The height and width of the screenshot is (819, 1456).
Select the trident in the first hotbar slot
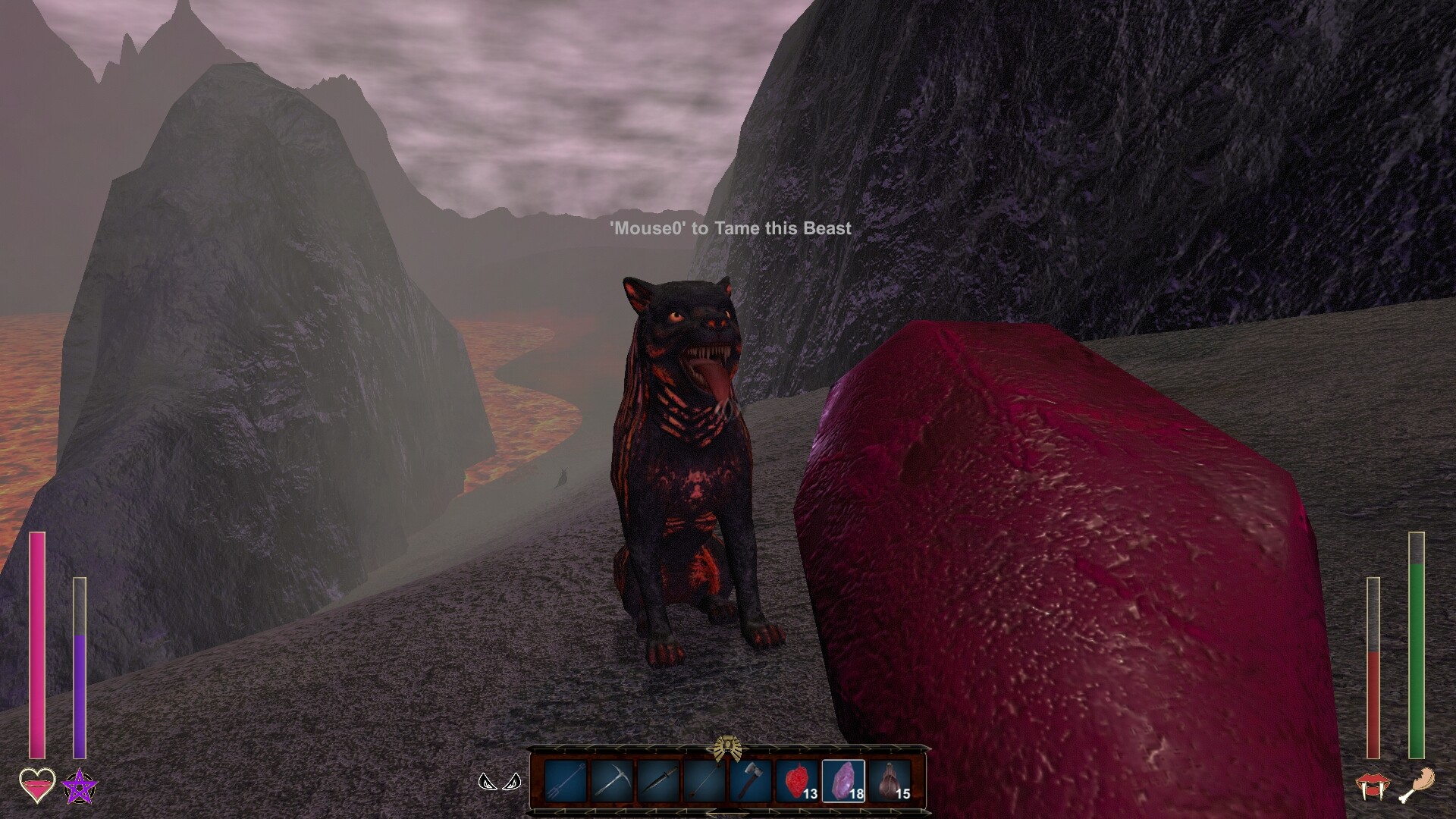pos(565,781)
